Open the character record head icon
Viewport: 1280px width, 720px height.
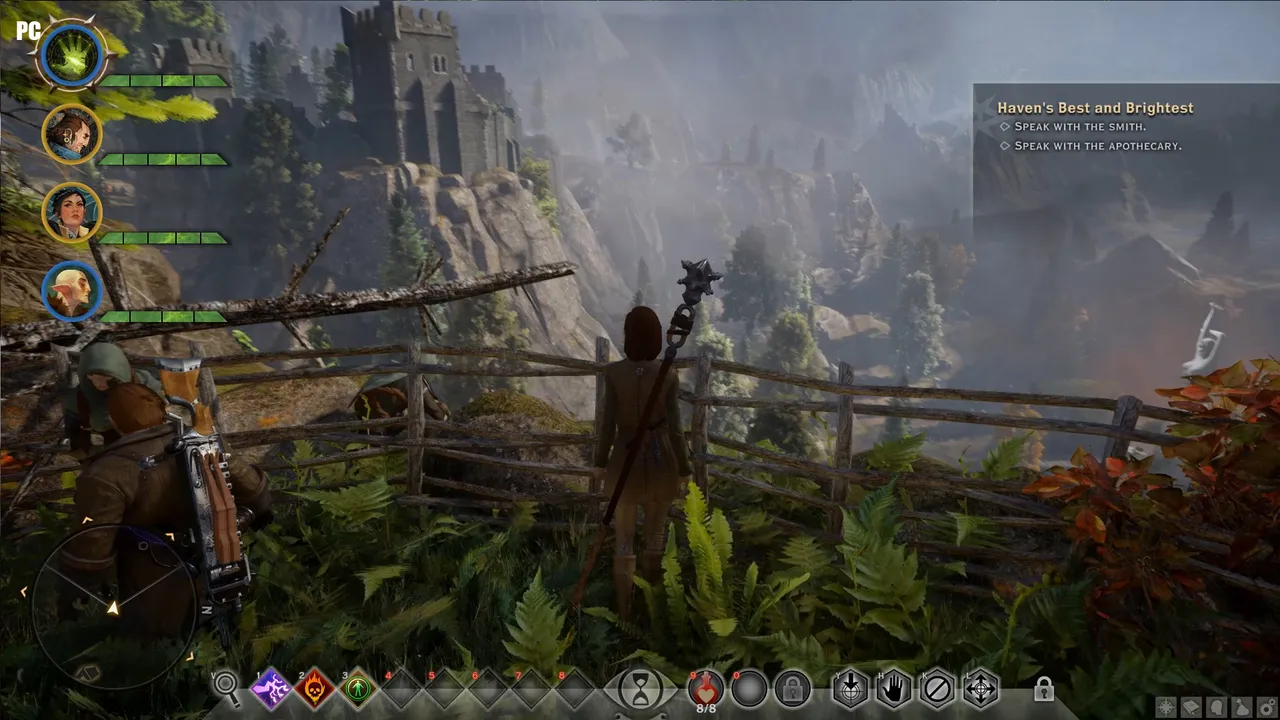point(1217,708)
